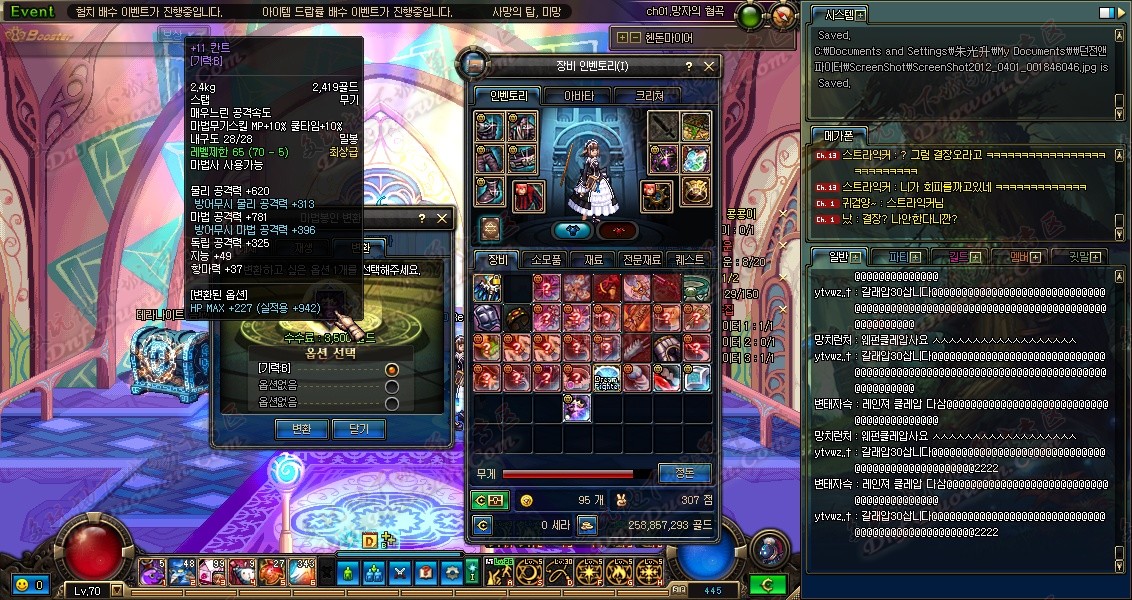Select the [기력:B] option radio button
The width and height of the screenshot is (1132, 600).
391,370
